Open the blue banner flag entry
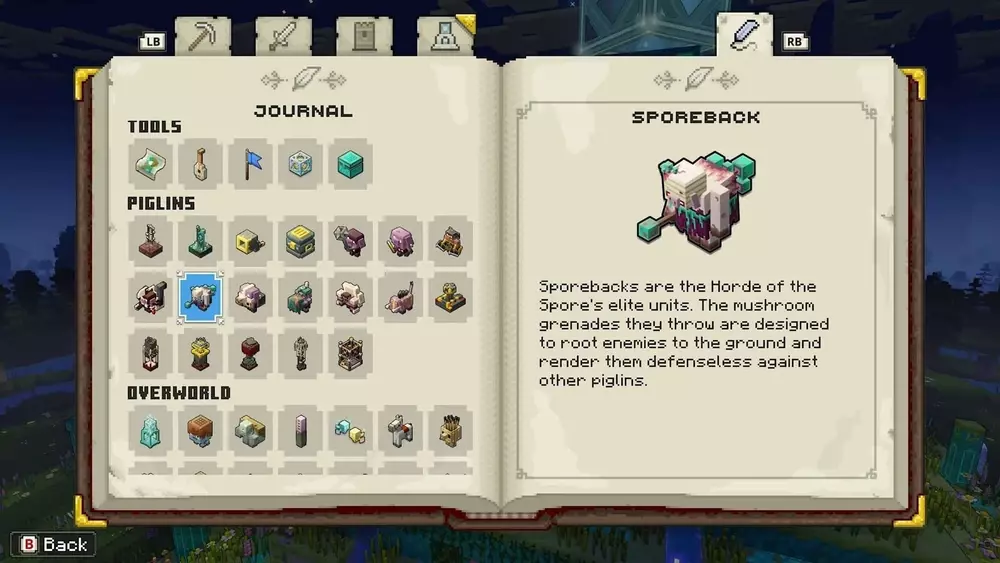This screenshot has height=563, width=1000. 250,164
